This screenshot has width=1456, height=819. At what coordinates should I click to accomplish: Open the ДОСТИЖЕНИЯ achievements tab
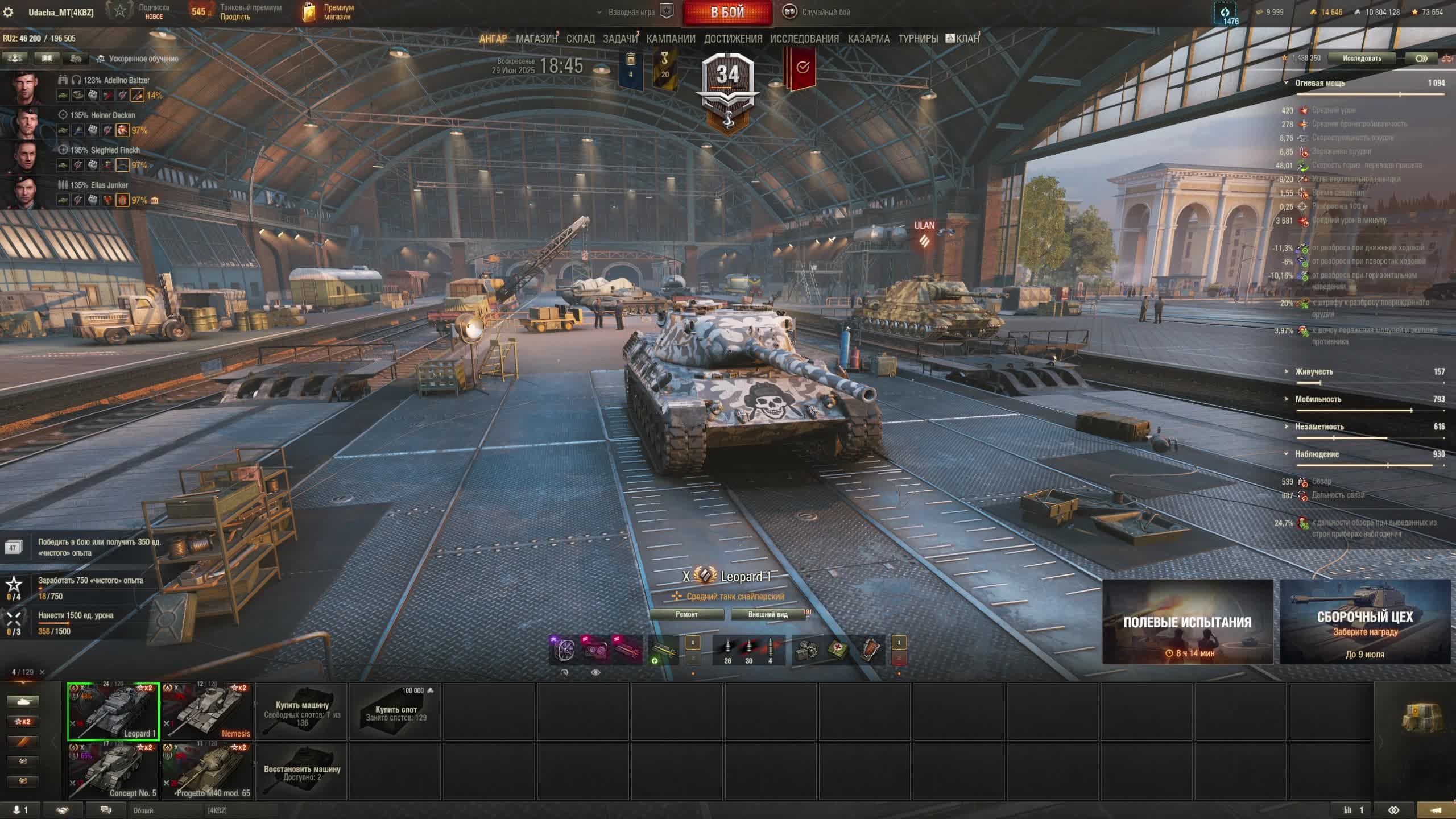click(733, 39)
